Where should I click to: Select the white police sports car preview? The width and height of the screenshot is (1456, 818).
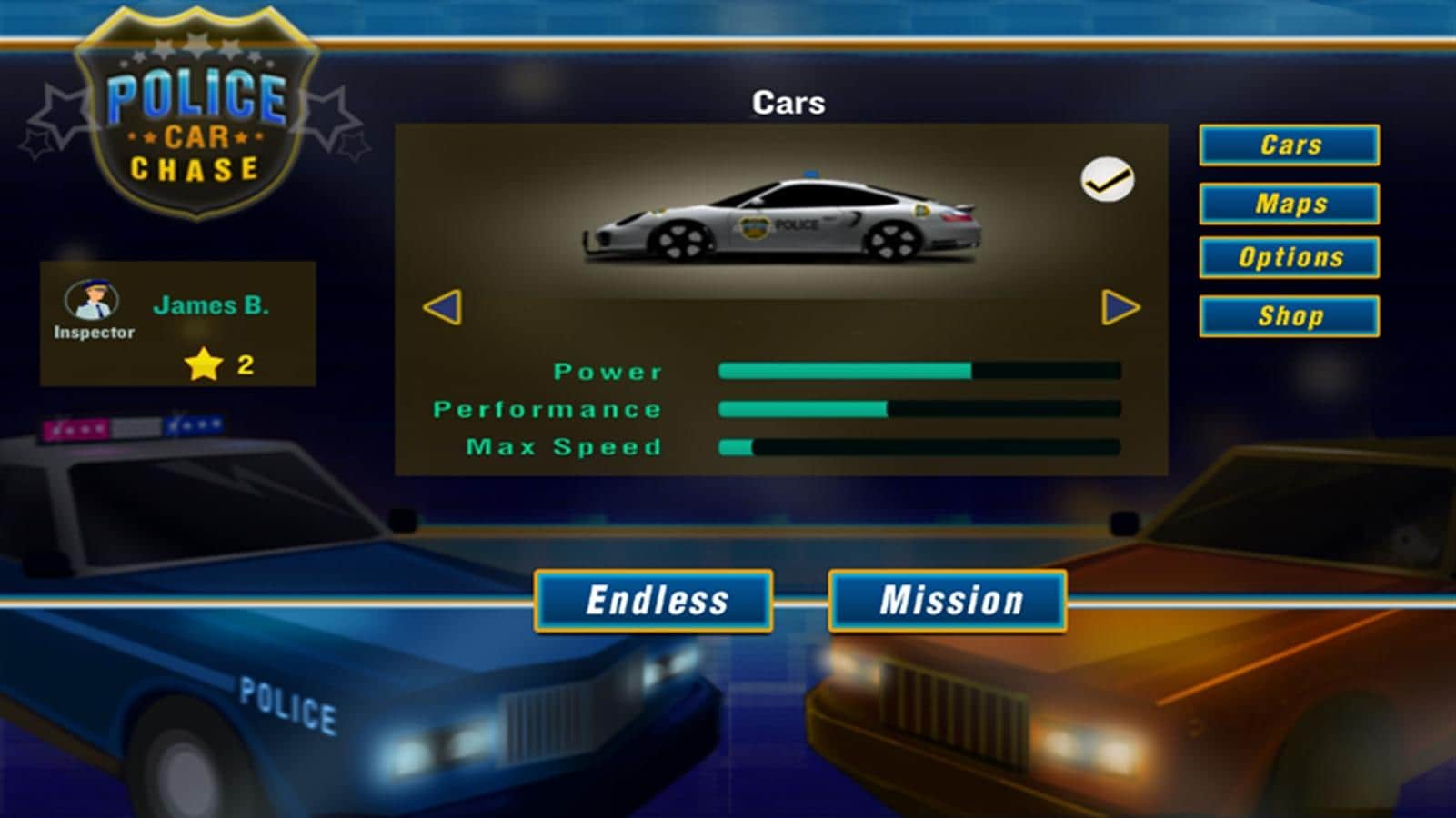point(782,221)
